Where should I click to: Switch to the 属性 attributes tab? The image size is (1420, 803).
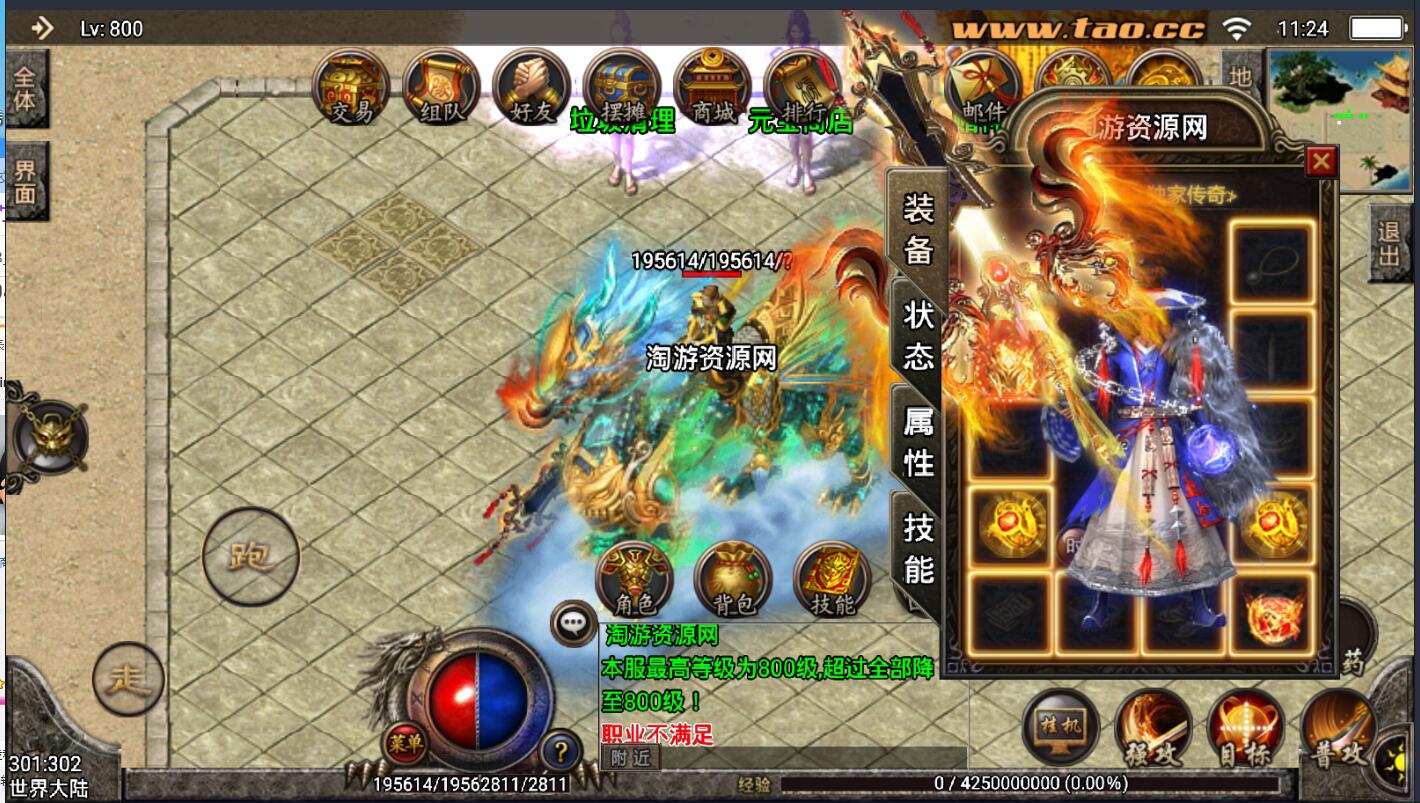coord(918,442)
